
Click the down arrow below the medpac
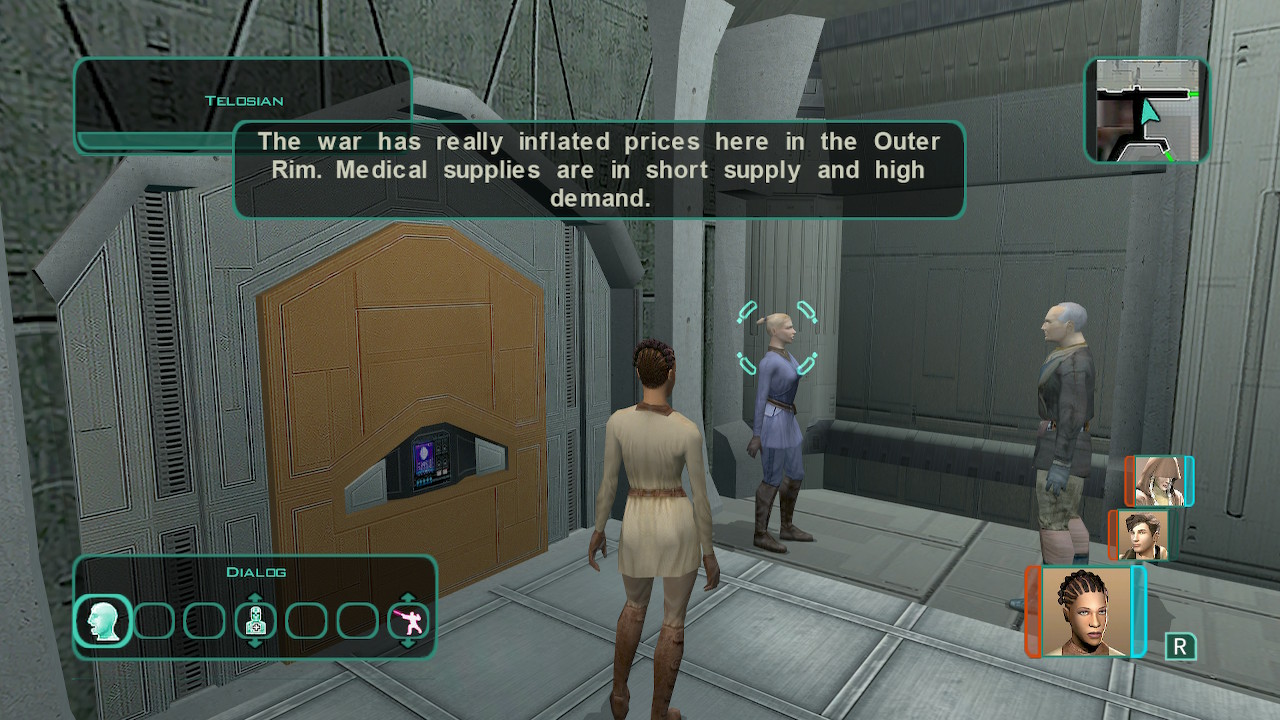tap(256, 644)
